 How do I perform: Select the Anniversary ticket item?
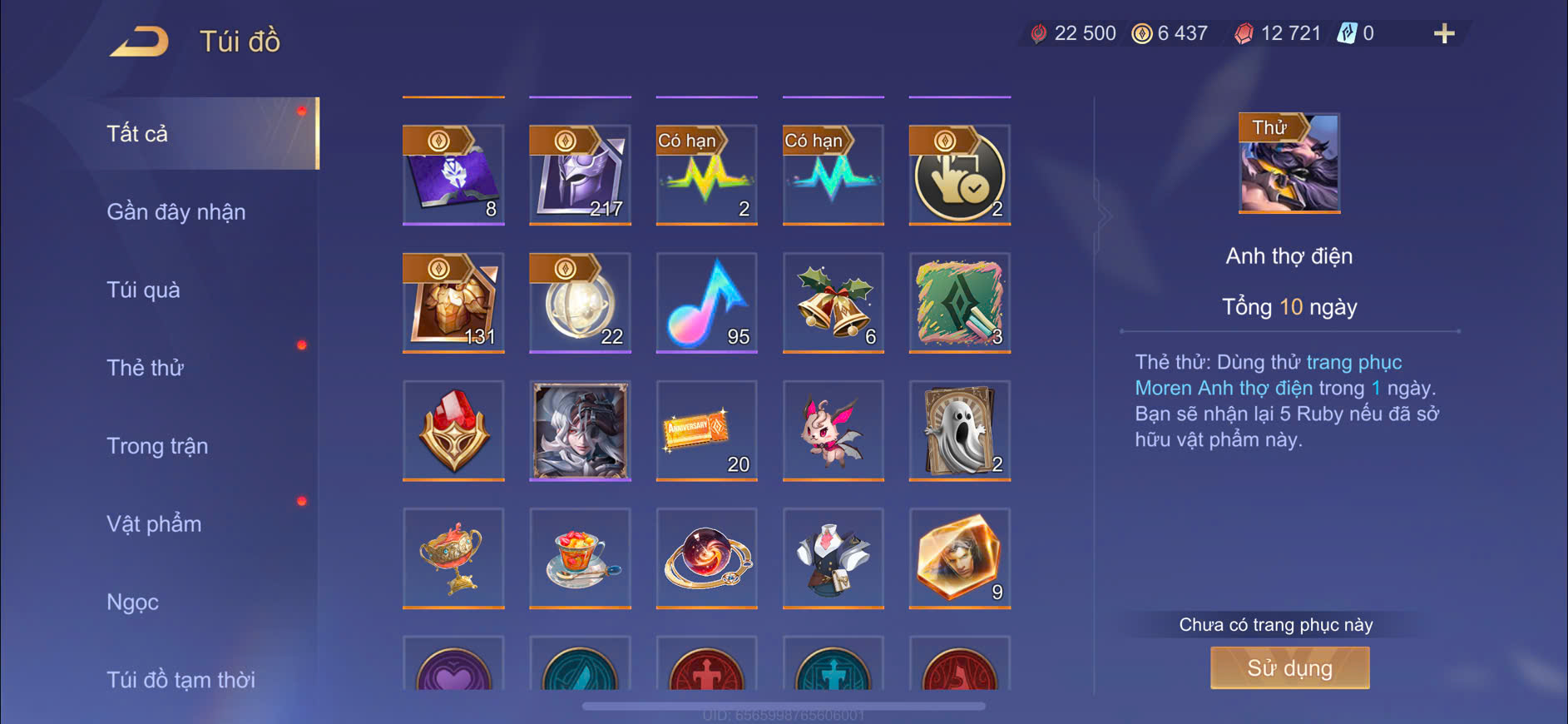(x=706, y=430)
